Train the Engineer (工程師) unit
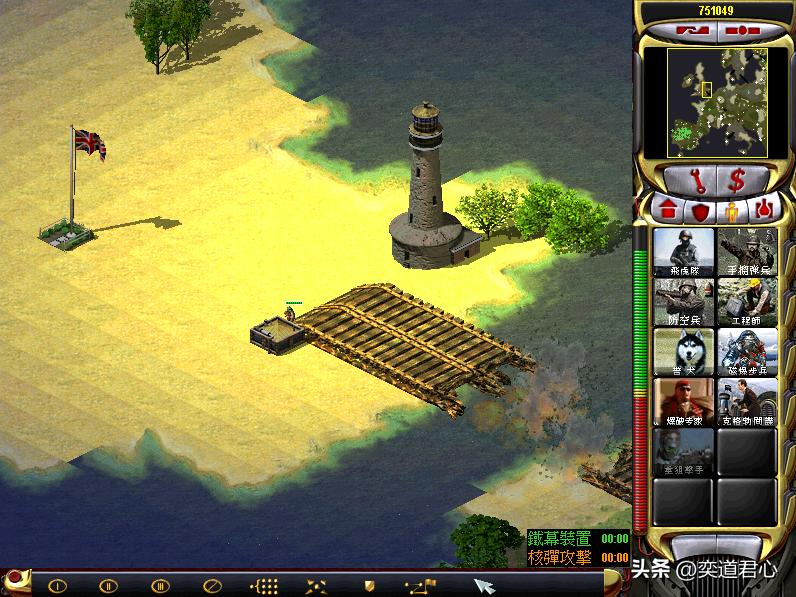The width and height of the screenshot is (796, 597). coord(747,301)
